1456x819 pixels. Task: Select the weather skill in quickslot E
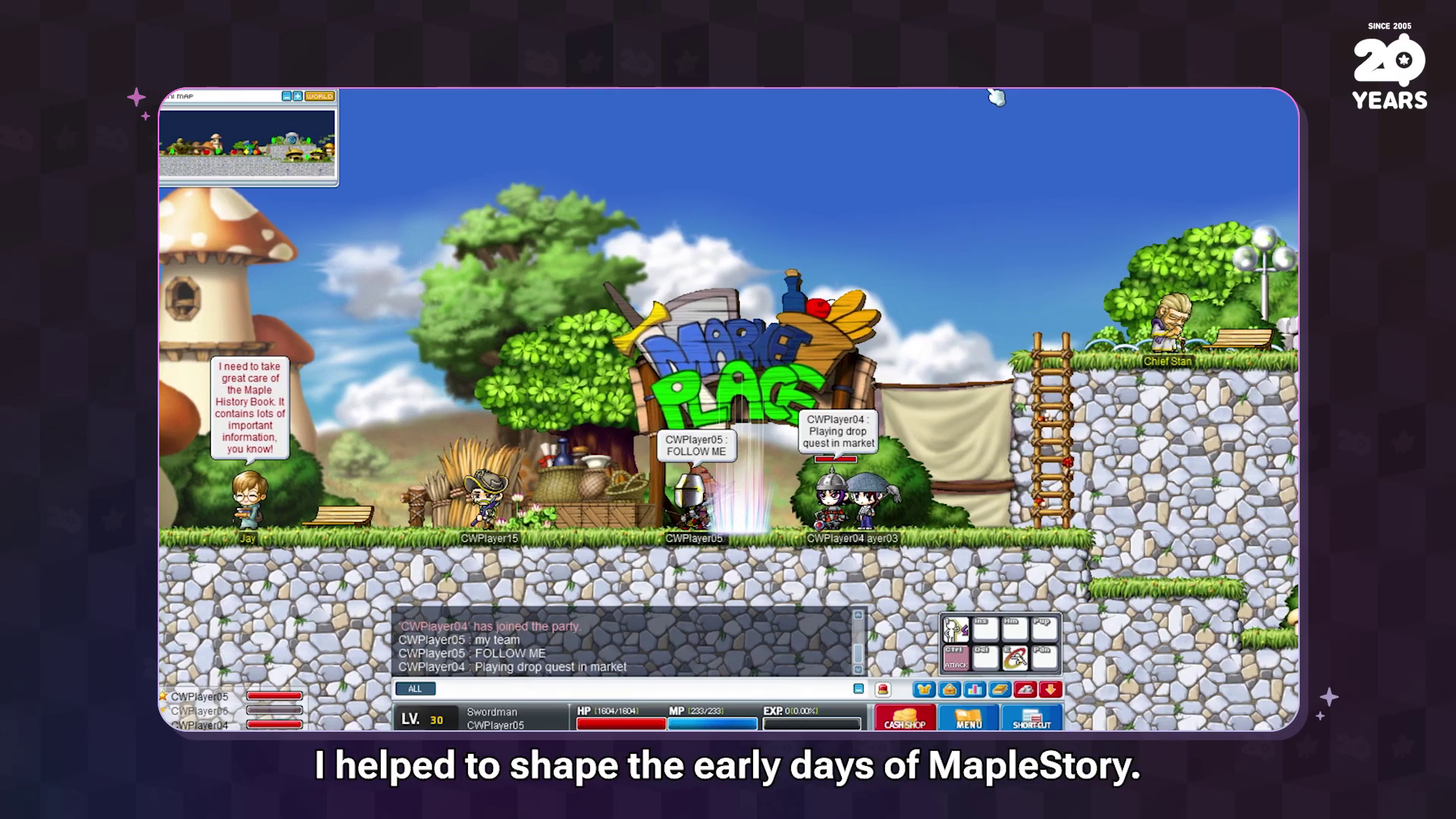(x=1016, y=657)
